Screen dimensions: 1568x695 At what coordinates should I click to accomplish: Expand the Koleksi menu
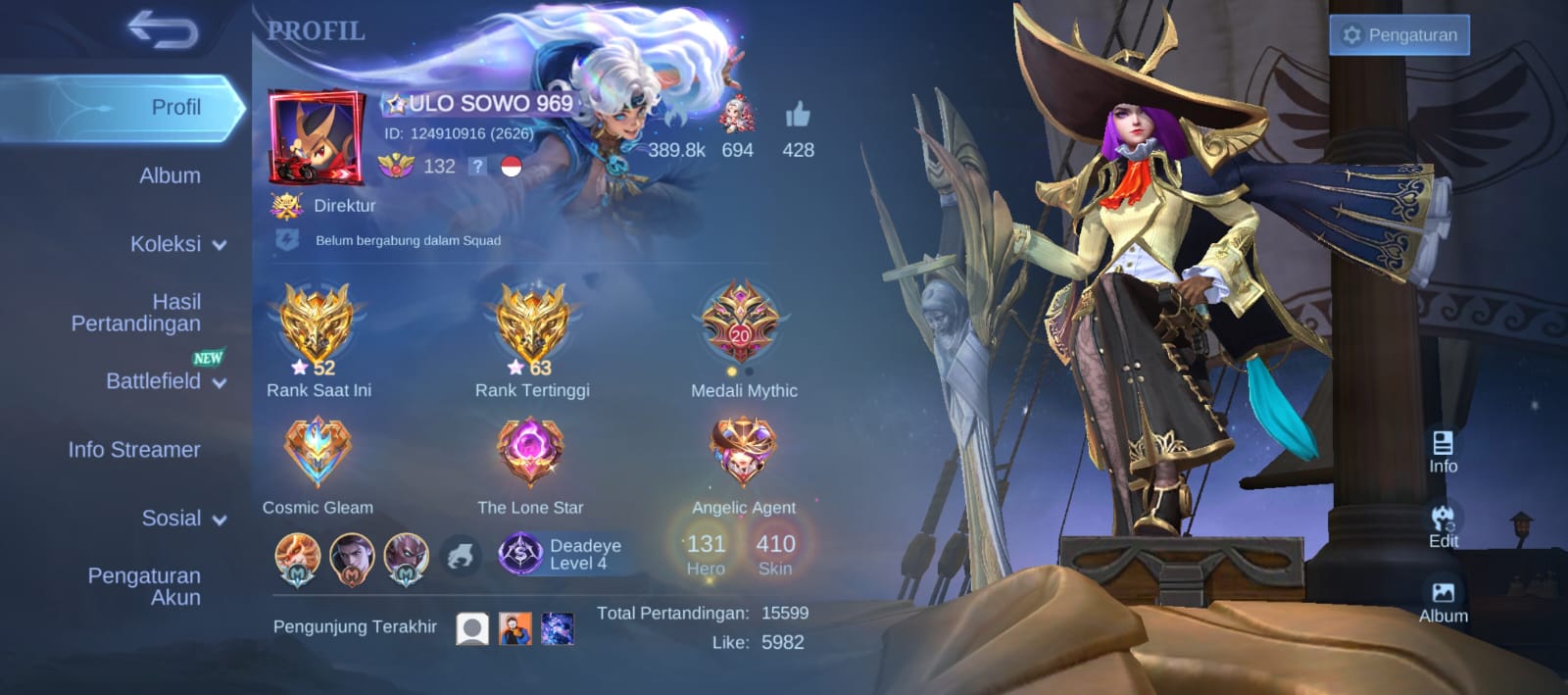(x=176, y=244)
